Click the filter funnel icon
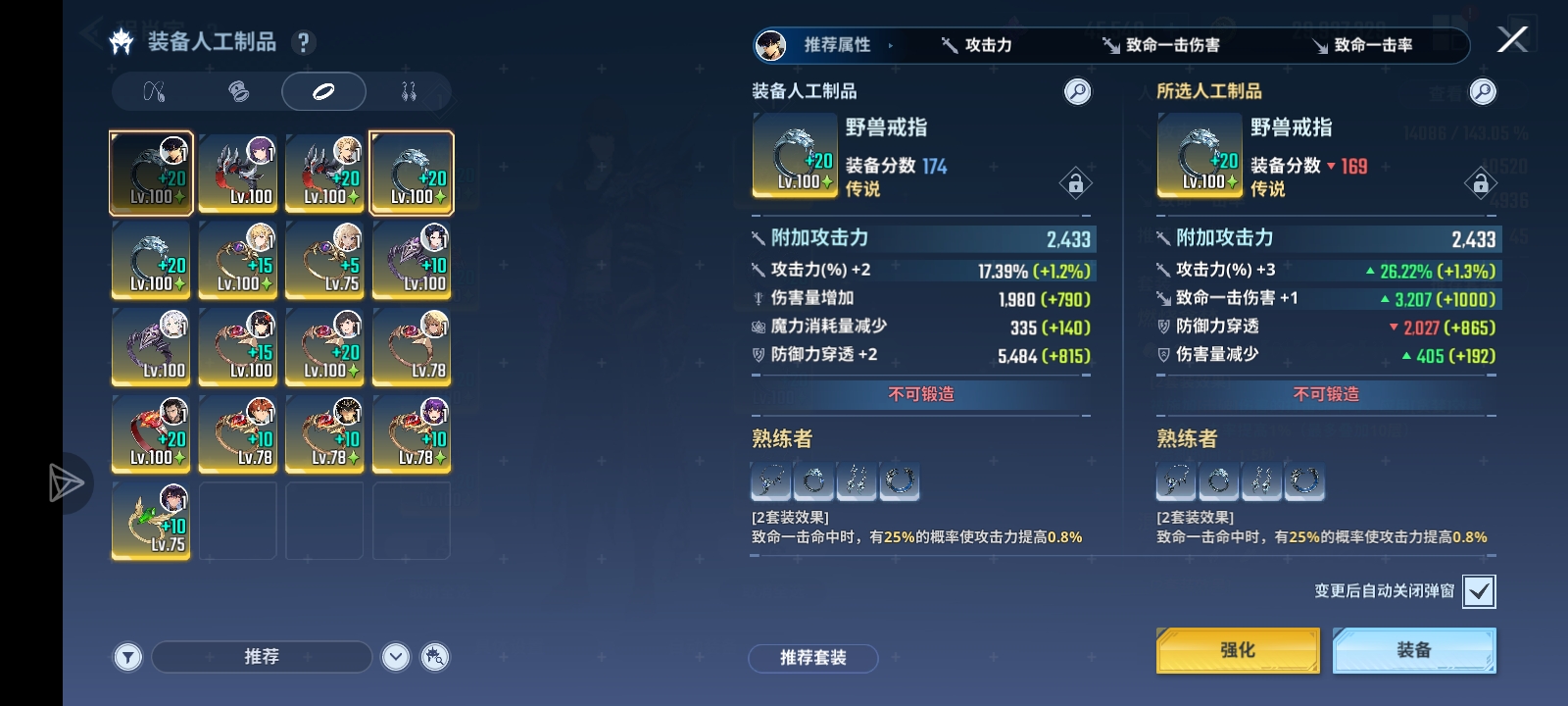 click(x=126, y=656)
